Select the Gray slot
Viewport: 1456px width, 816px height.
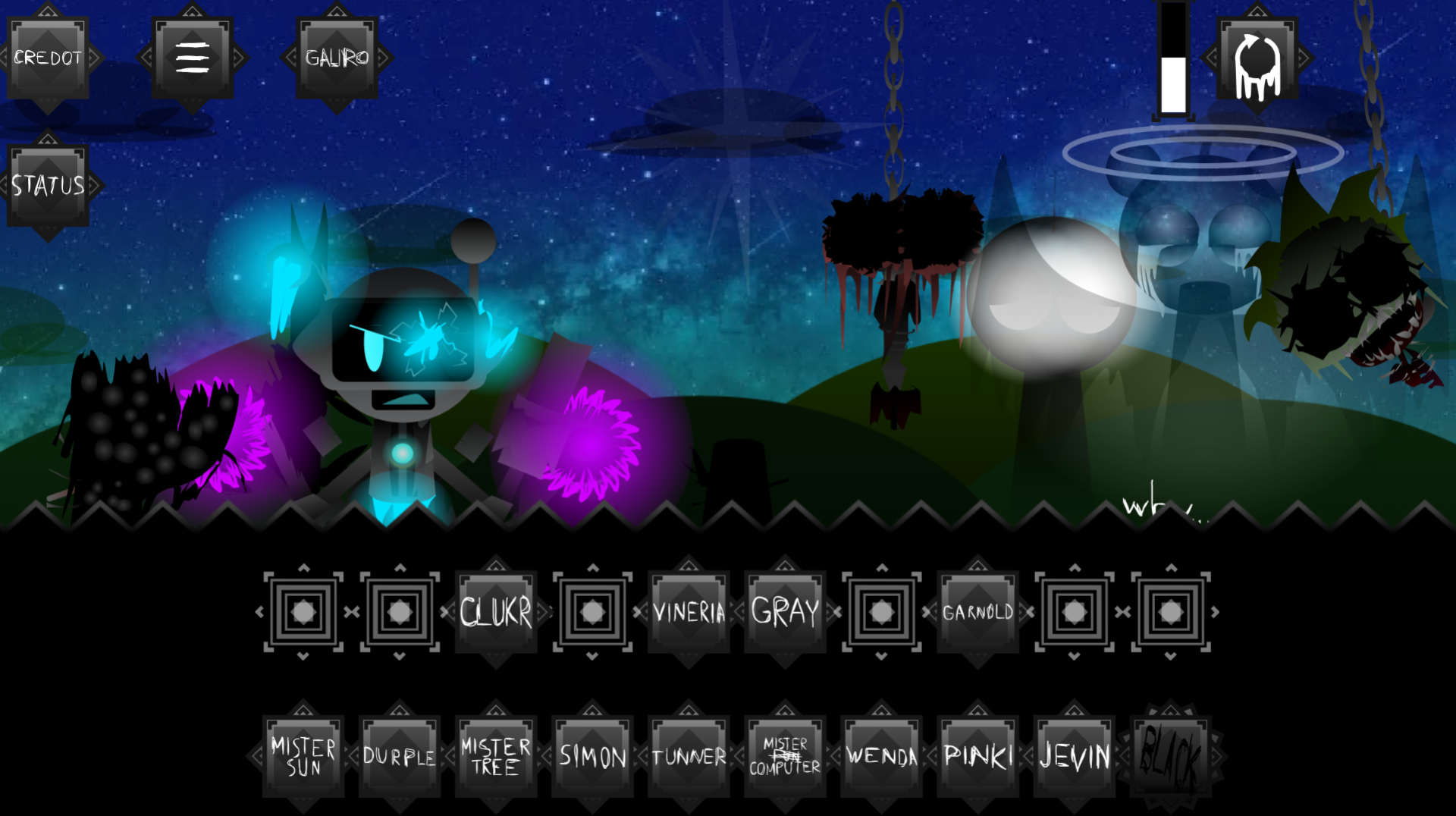click(785, 612)
